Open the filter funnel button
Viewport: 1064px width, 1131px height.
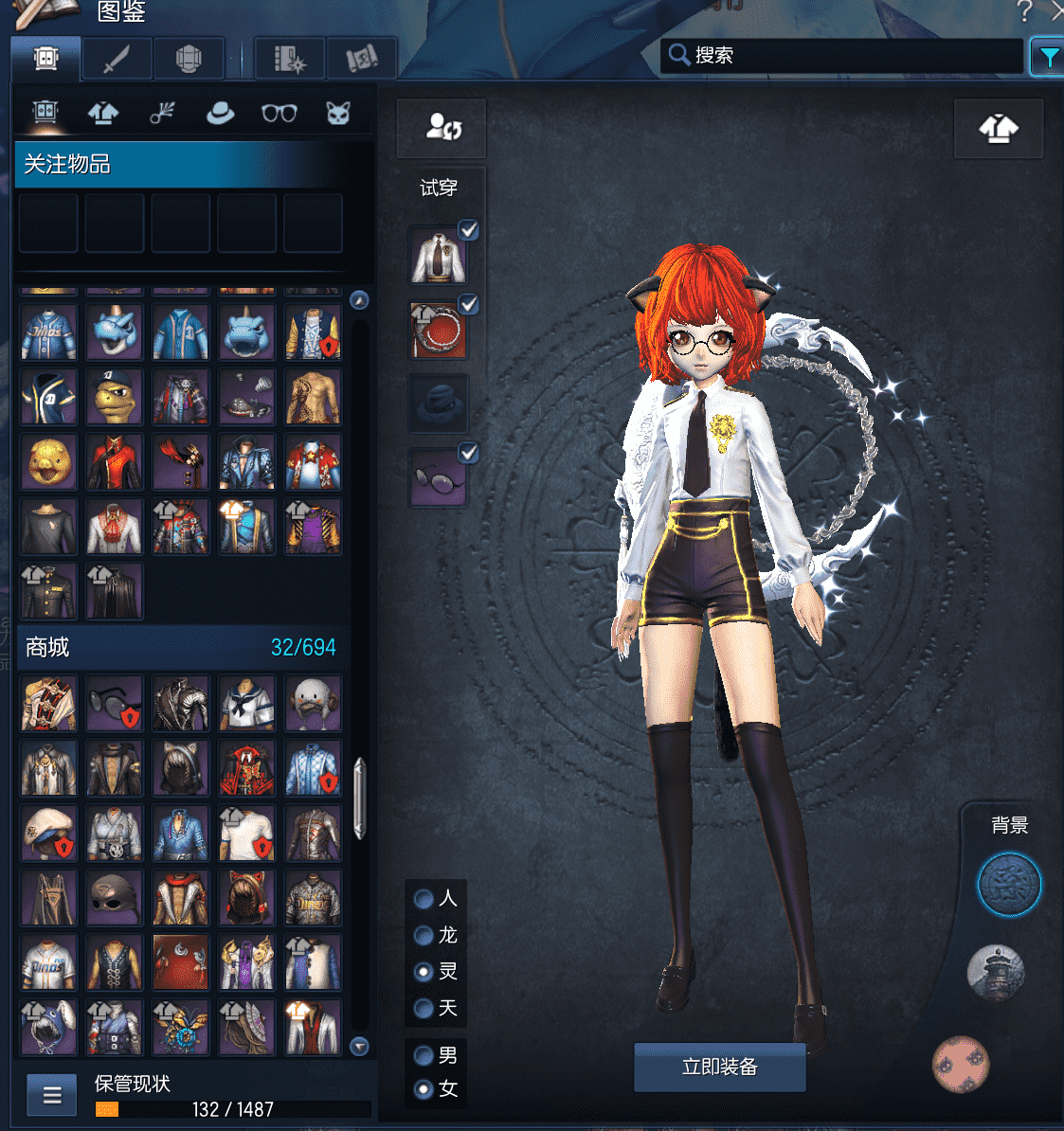(1047, 58)
